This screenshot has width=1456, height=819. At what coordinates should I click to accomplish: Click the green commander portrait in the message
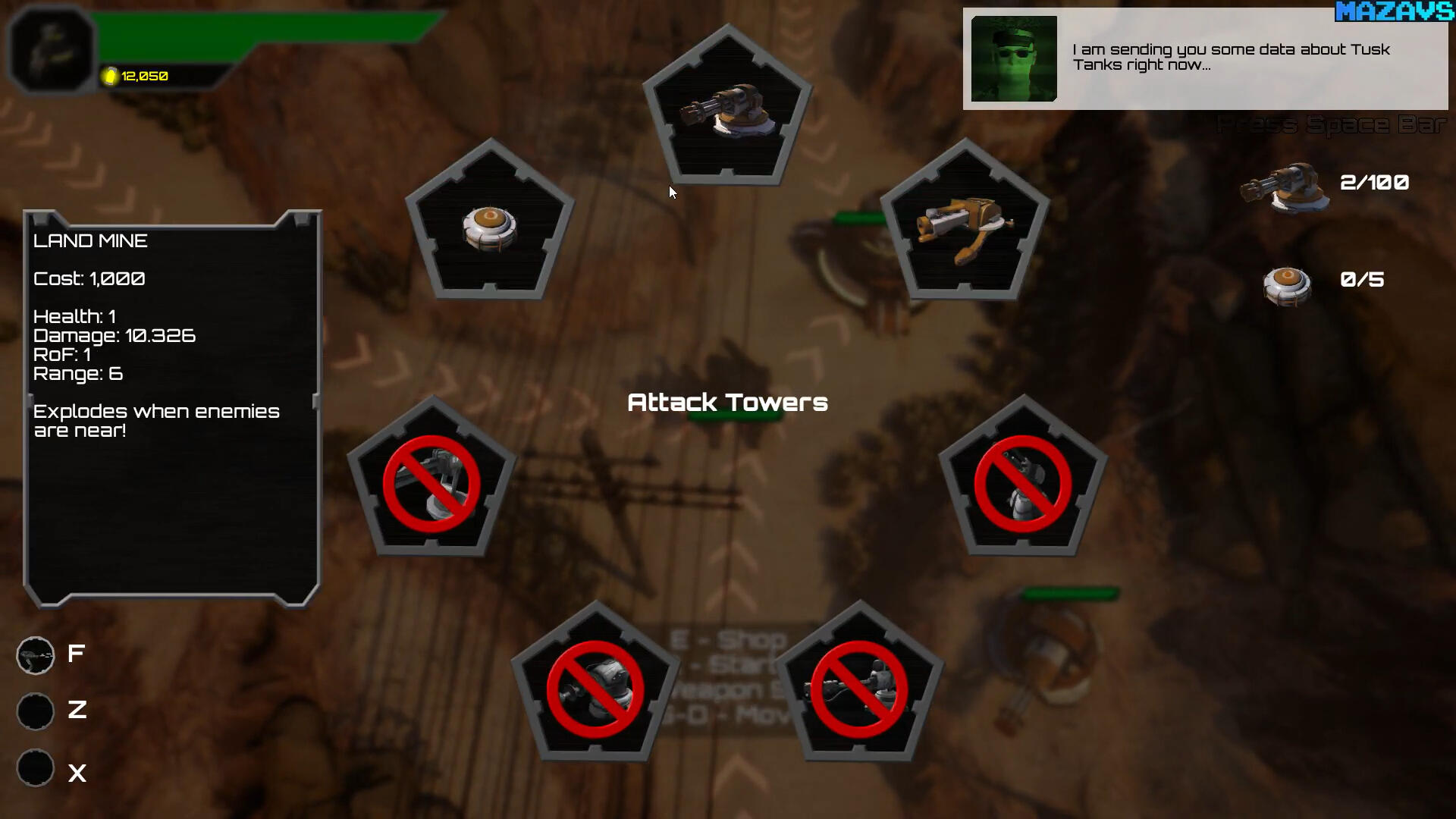point(1014,59)
